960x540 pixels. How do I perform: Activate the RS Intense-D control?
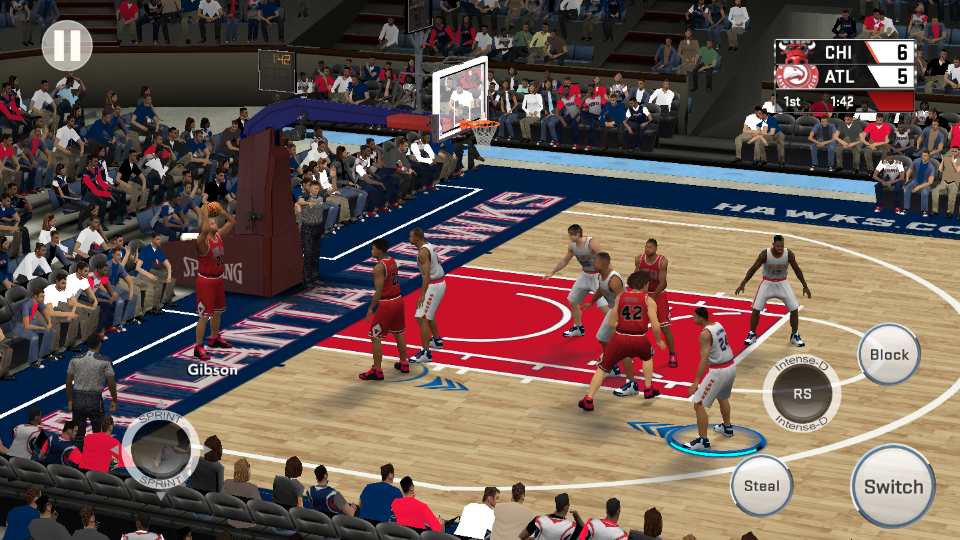[802, 393]
